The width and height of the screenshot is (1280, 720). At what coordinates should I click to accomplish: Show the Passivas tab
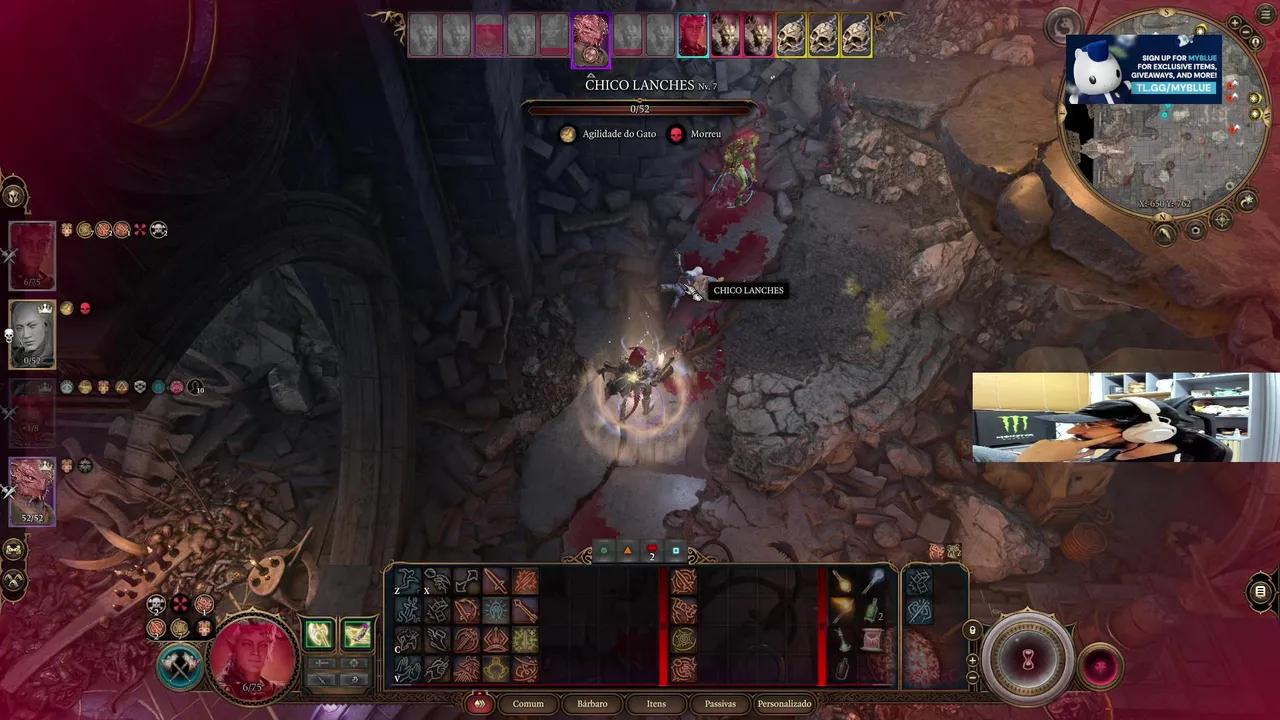(720, 704)
